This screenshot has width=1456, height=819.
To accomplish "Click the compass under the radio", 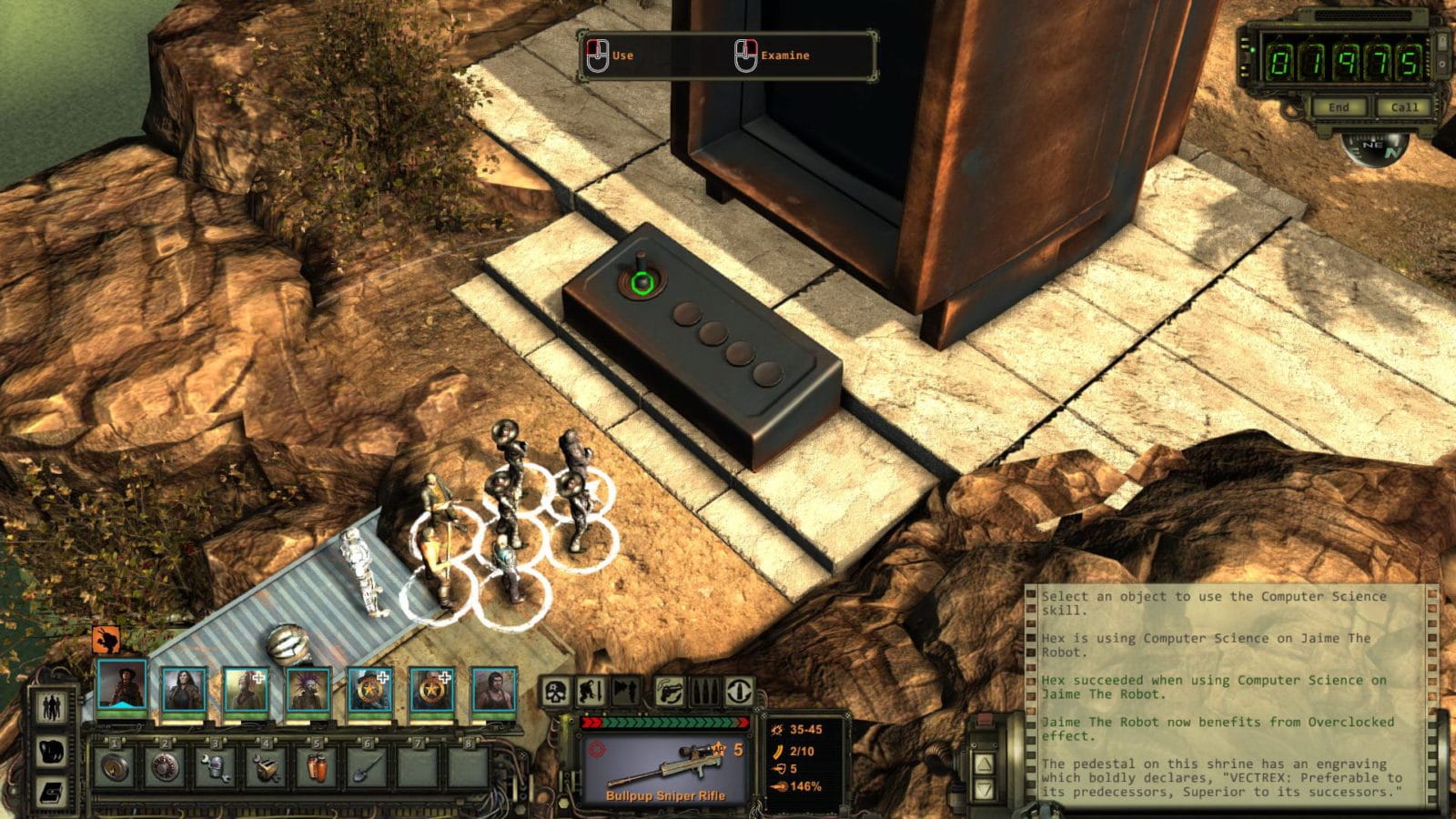I will click(x=1374, y=147).
